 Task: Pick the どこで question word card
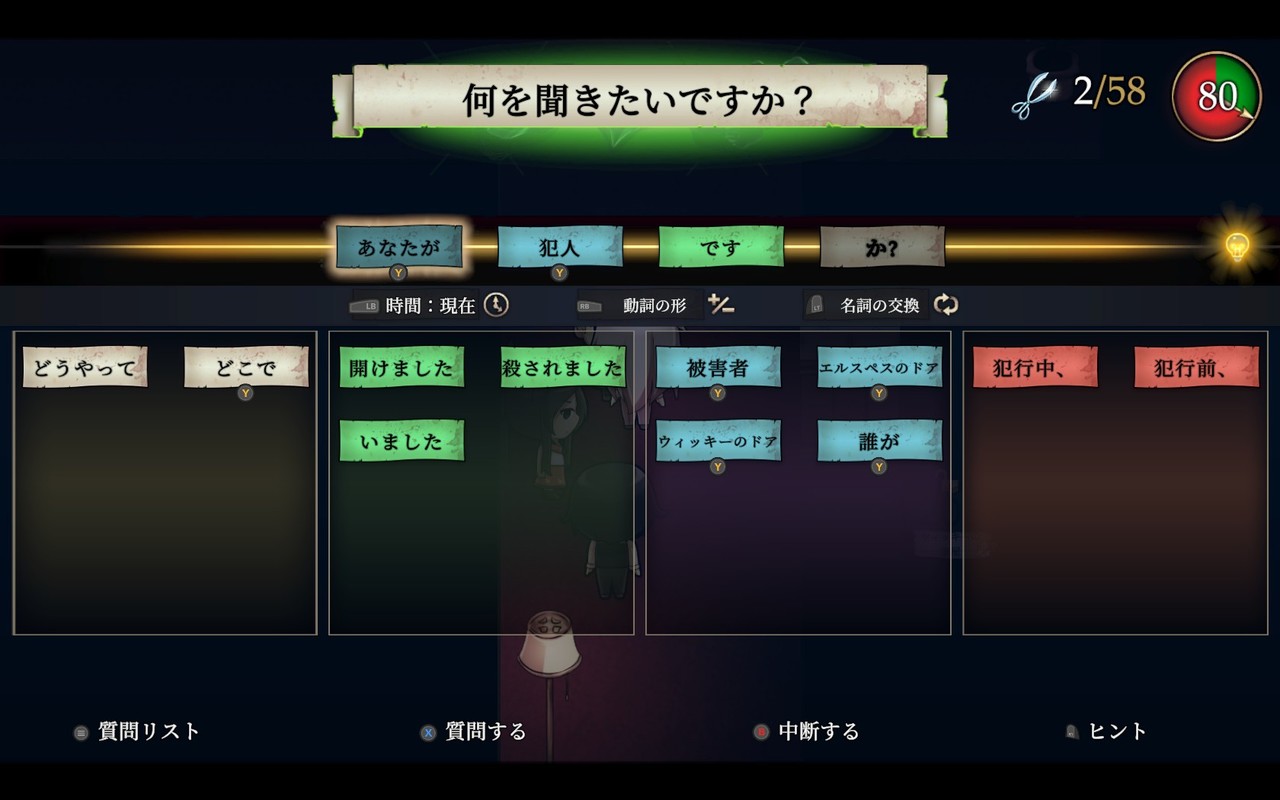click(x=246, y=367)
